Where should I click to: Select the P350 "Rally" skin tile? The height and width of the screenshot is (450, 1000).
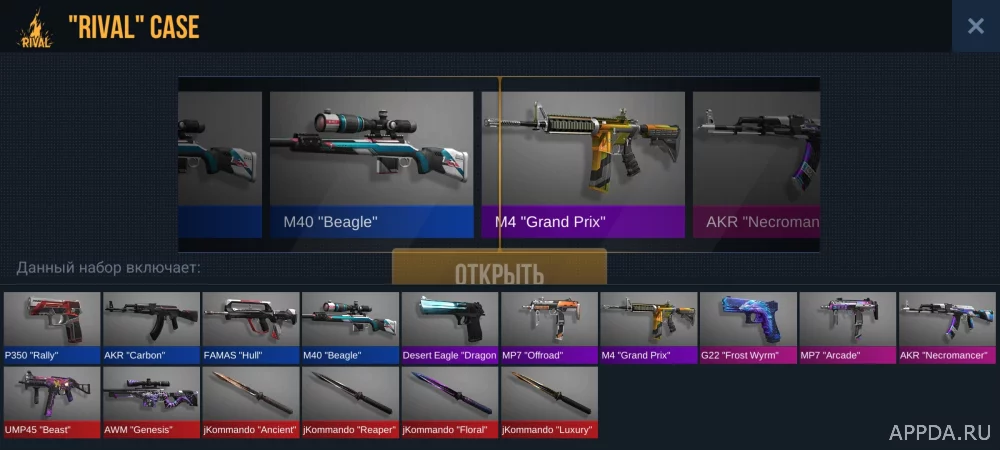(x=52, y=326)
